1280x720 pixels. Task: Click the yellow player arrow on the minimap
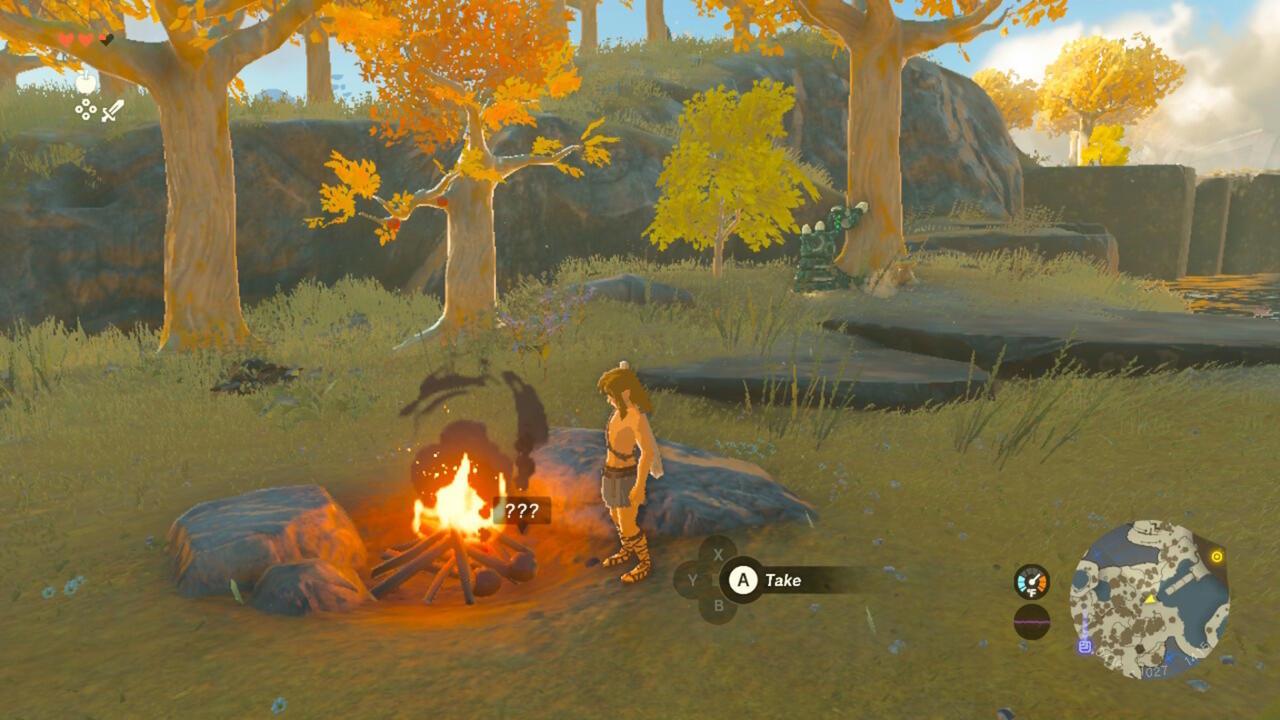pyautogui.click(x=1151, y=599)
